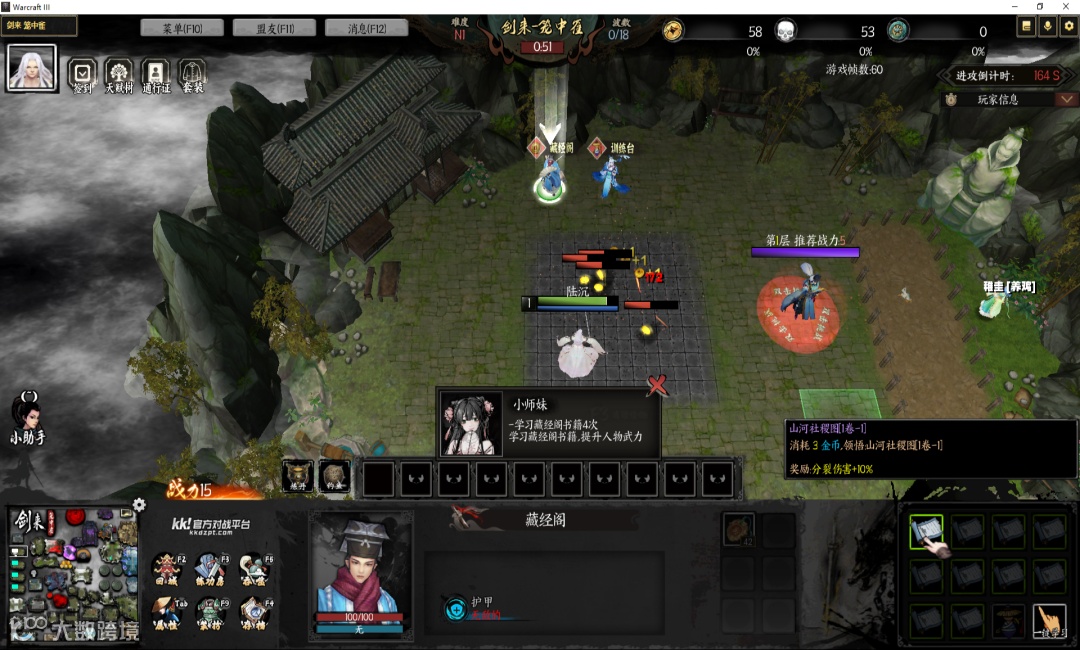Select the white-haired hero portrait
Image resolution: width=1080 pixels, height=650 pixels.
pyautogui.click(x=32, y=68)
